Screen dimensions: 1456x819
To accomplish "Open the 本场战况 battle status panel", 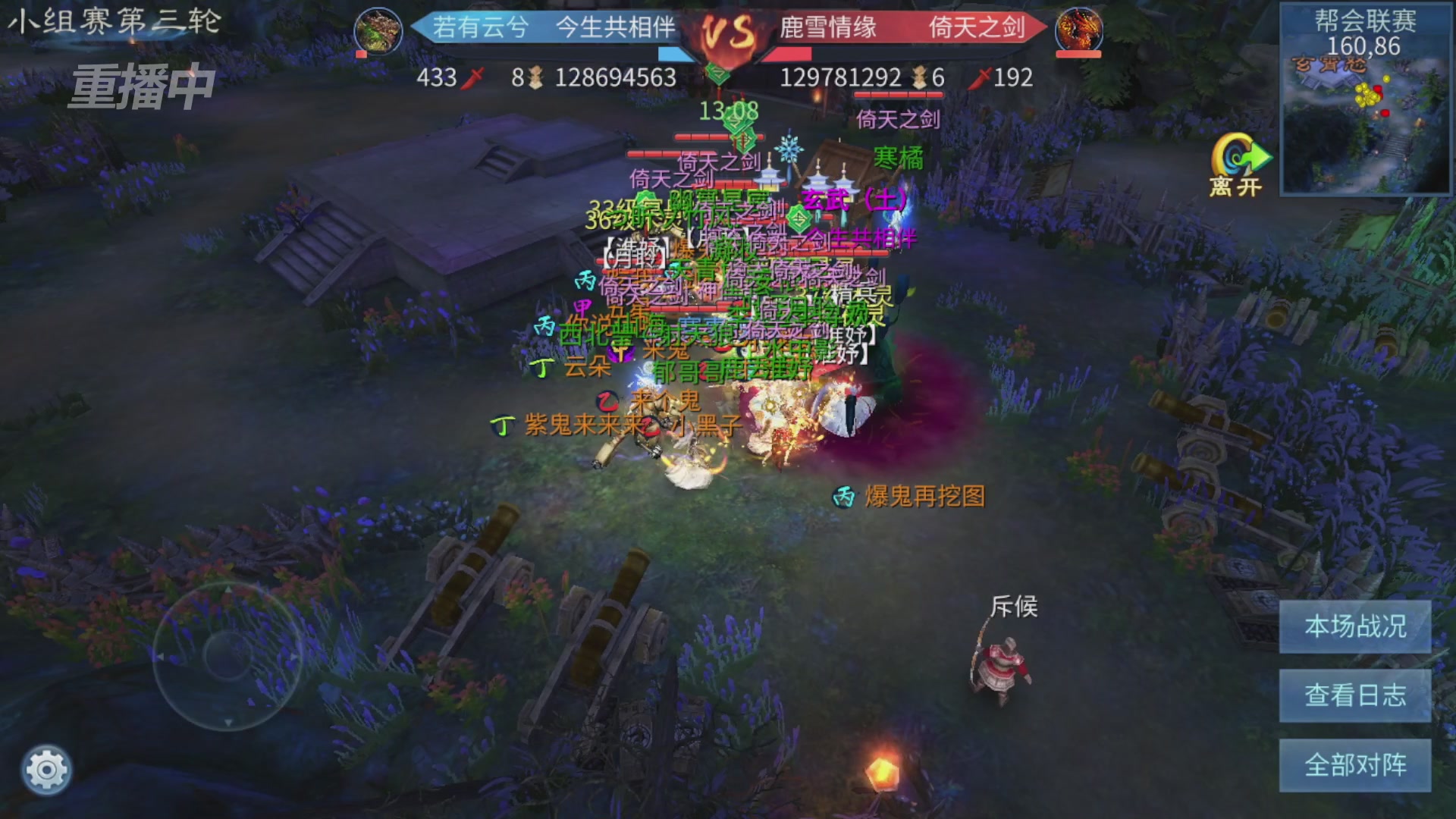I will coord(1355,628).
